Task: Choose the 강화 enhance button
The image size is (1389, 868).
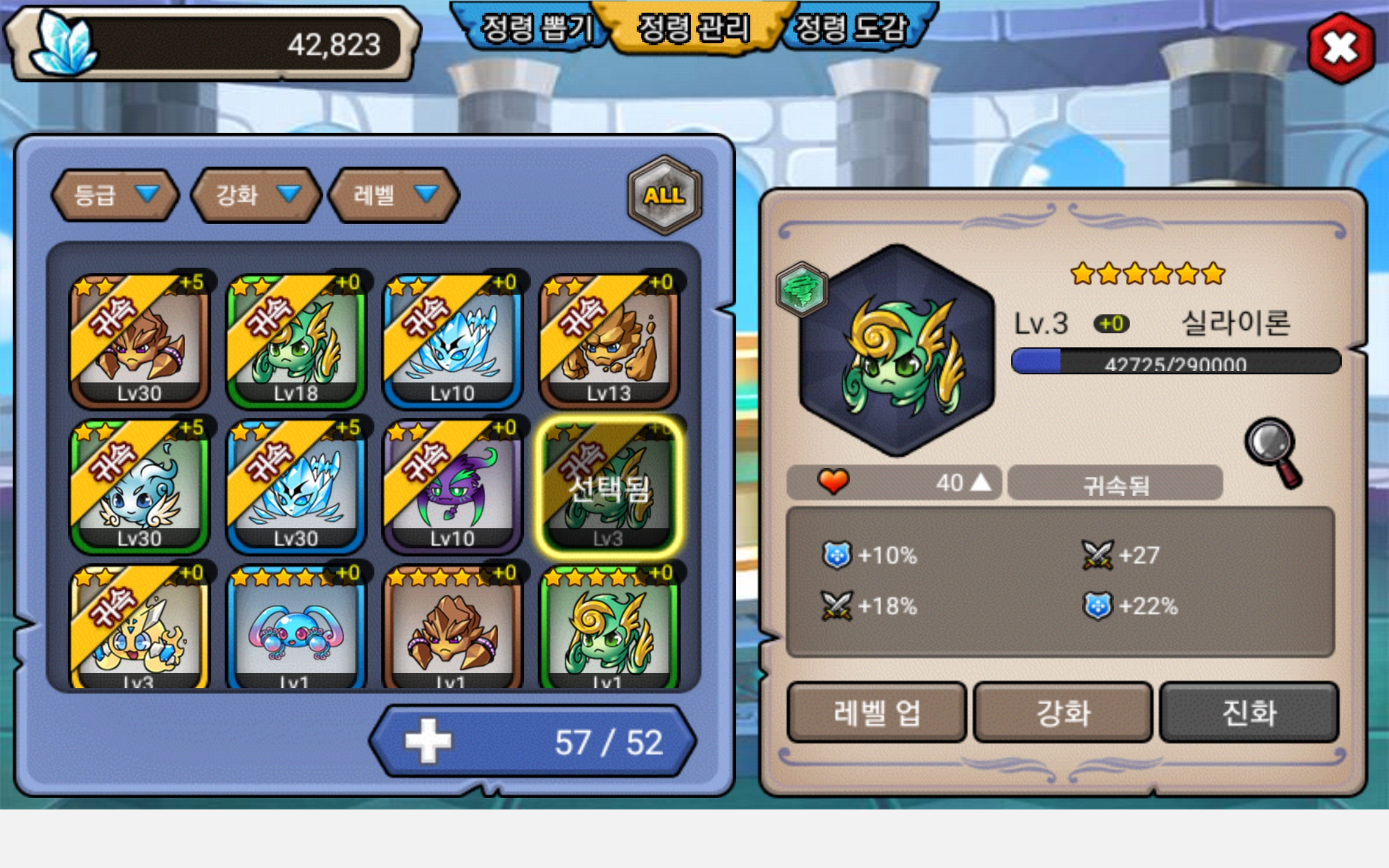Action: tap(1063, 712)
